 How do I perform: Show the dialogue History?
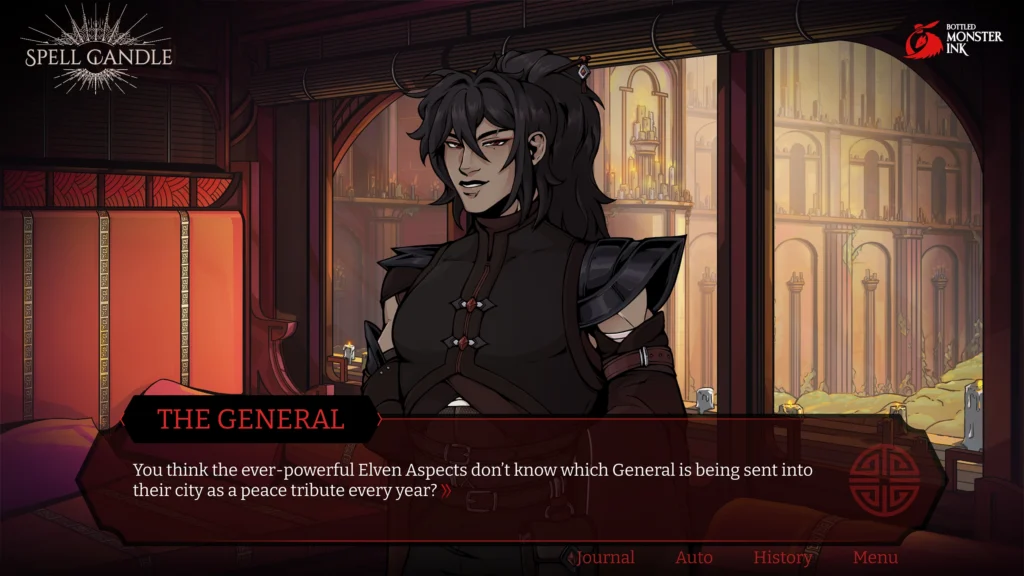[x=782, y=558]
